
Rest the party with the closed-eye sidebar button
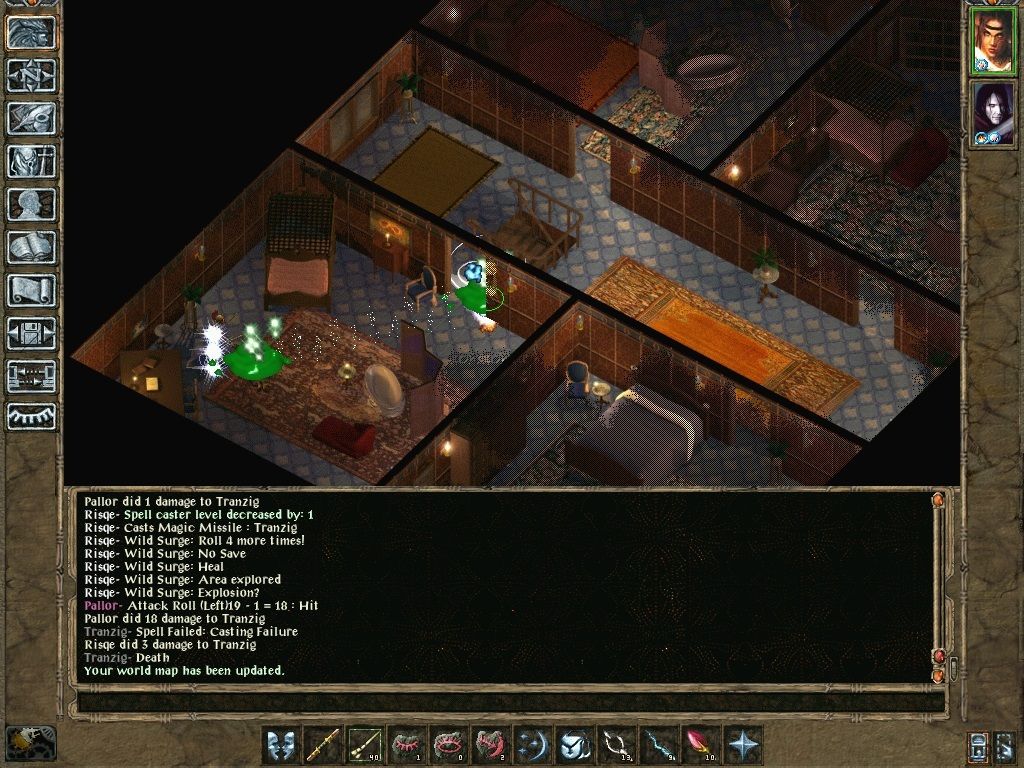(31, 416)
